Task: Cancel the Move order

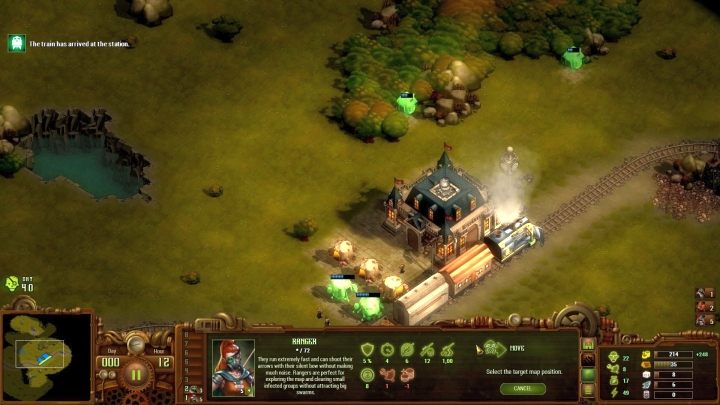Action: [523, 388]
